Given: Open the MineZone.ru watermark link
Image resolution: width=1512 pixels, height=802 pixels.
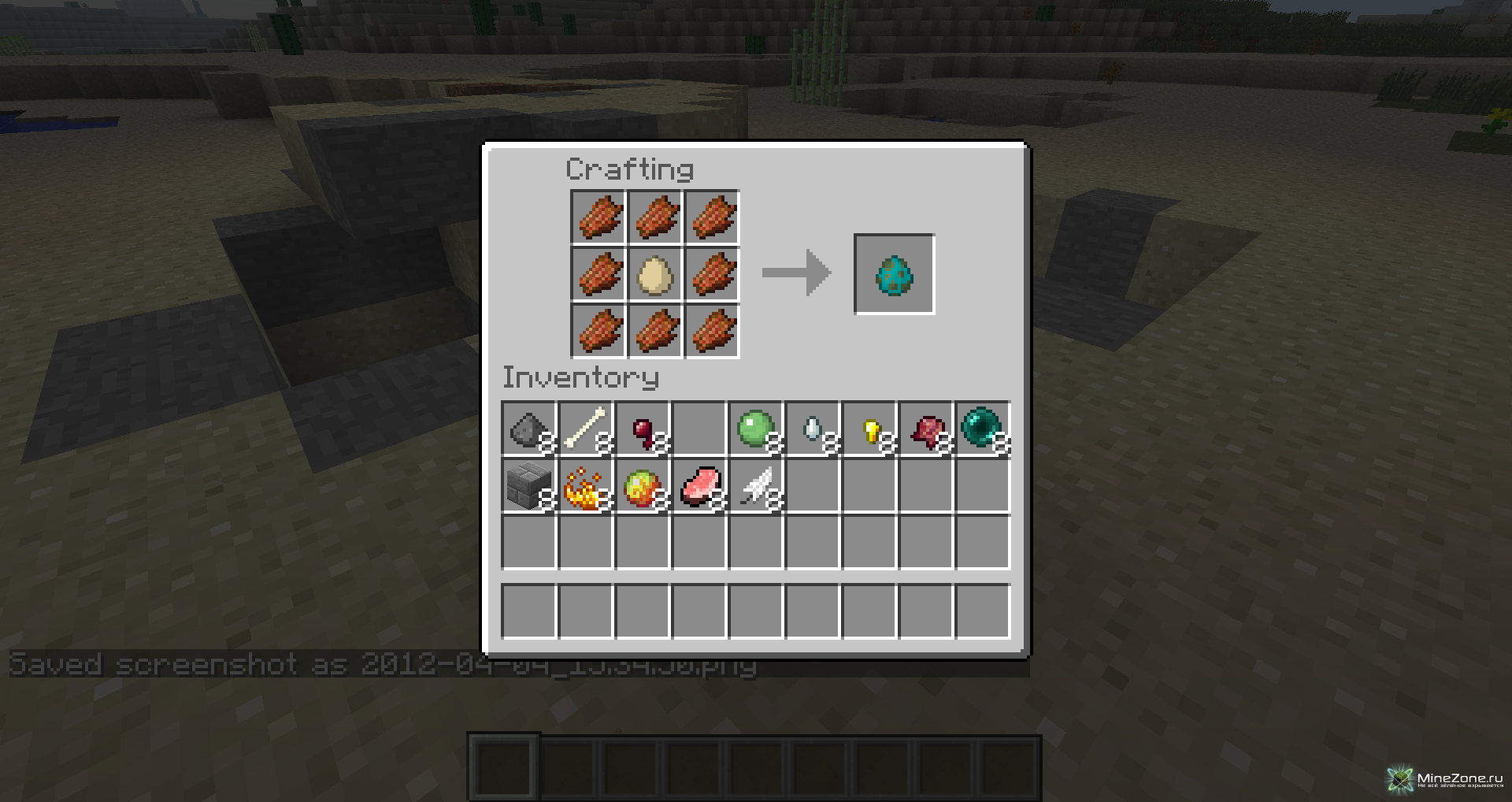Looking at the screenshot, I should pyautogui.click(x=1446, y=779).
